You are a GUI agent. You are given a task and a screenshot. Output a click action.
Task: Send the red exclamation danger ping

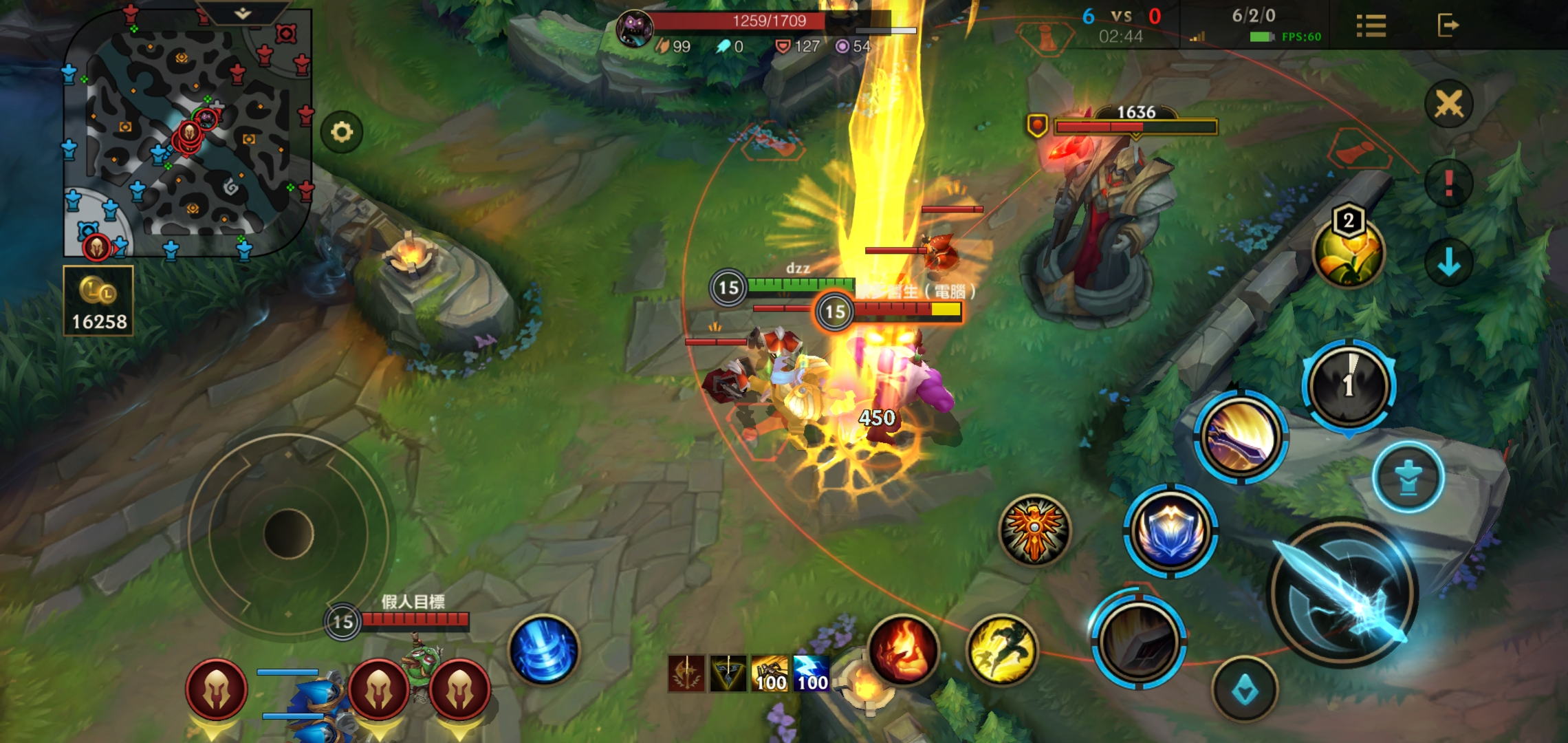pos(1448,184)
